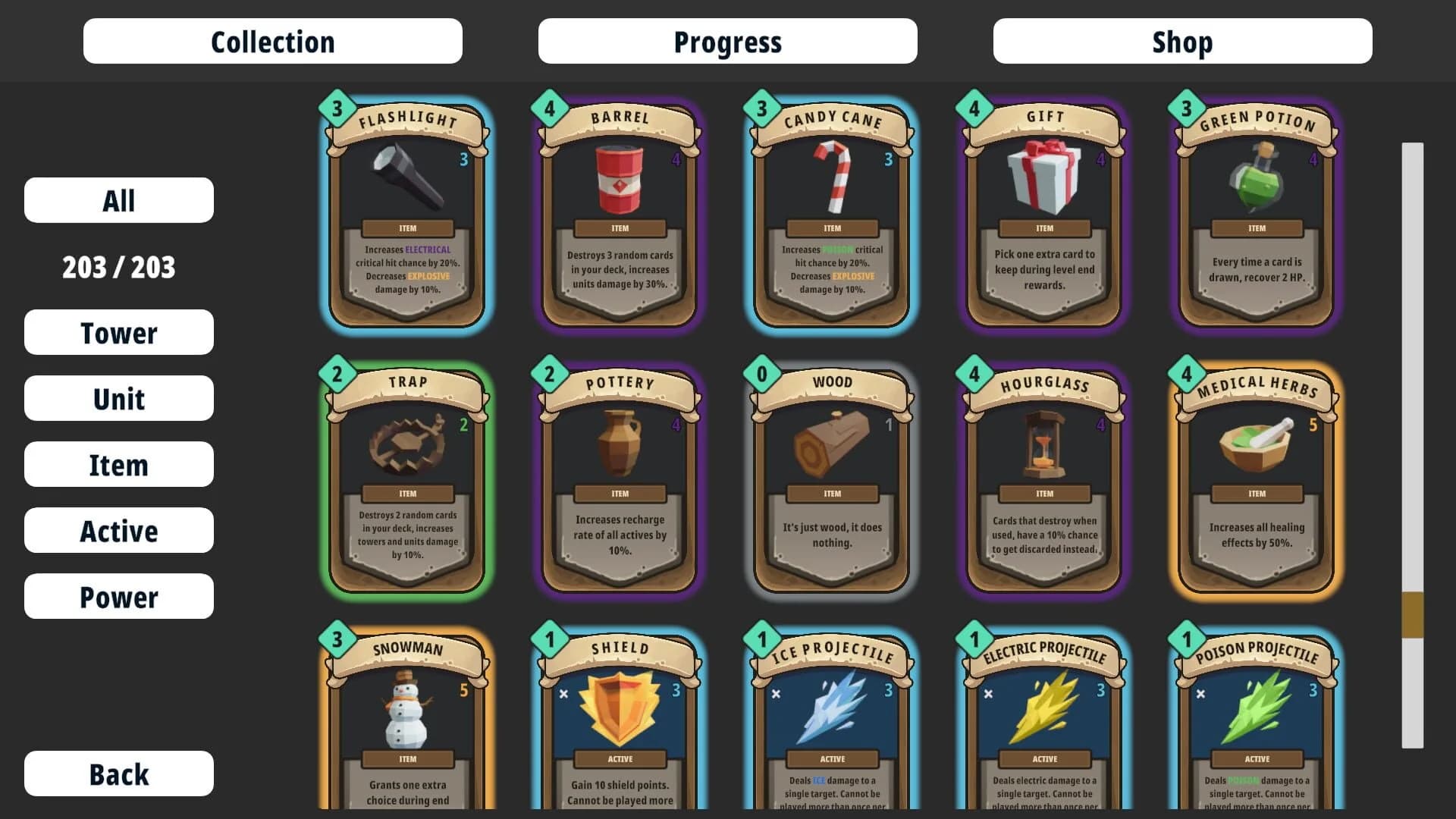
Task: Select the Medical Herbs card
Action: pos(1256,478)
